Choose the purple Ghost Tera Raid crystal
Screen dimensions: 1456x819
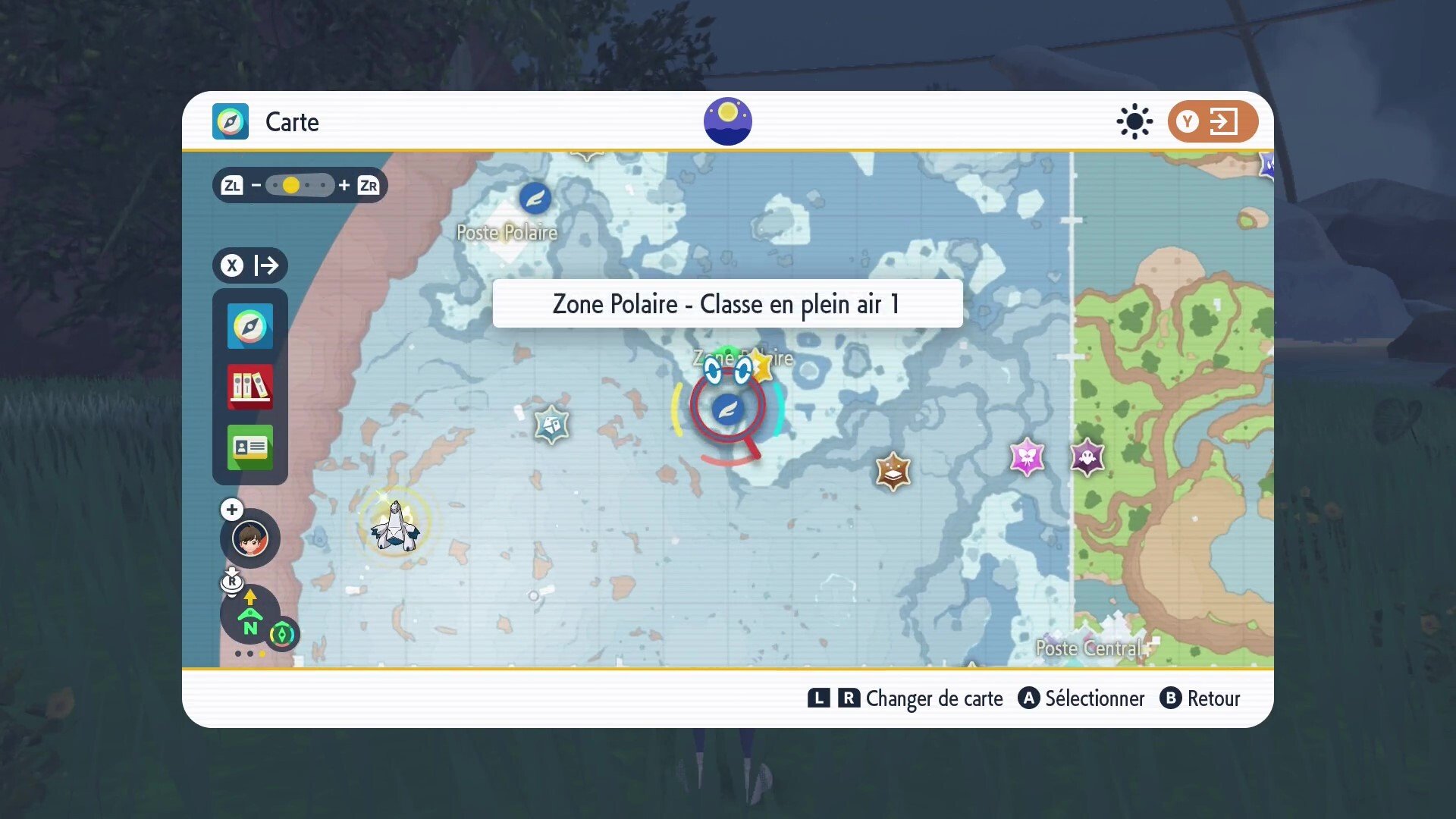pyautogui.click(x=1087, y=457)
